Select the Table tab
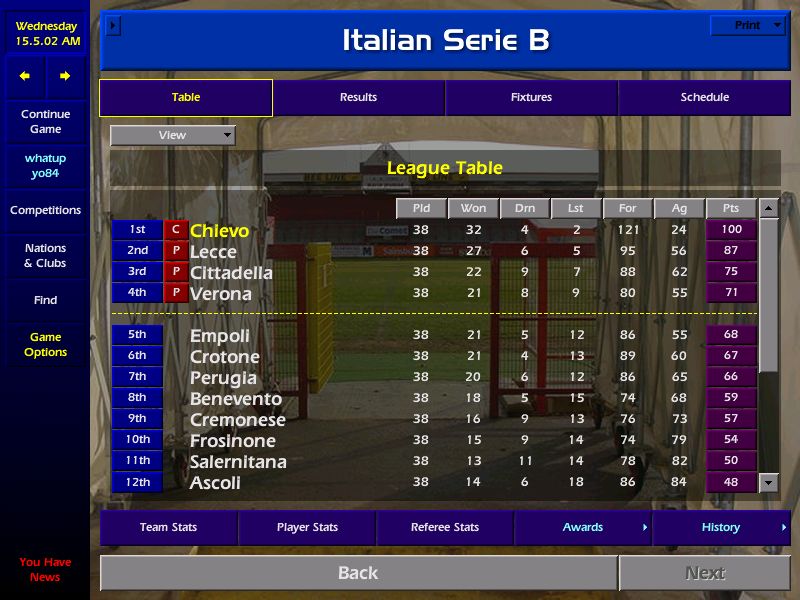The image size is (800, 600). 186,98
